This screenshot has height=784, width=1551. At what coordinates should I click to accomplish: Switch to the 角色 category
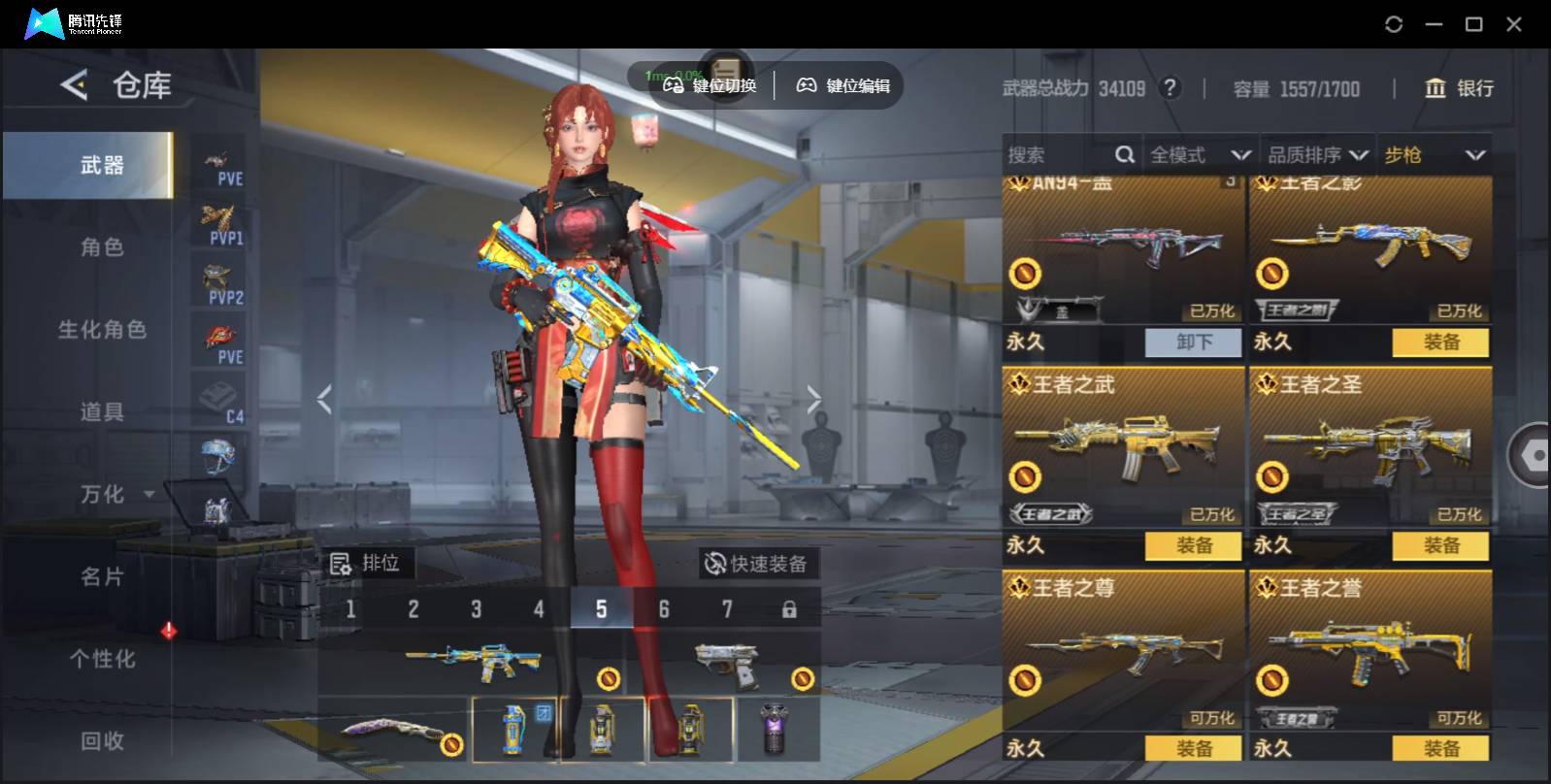coord(102,247)
